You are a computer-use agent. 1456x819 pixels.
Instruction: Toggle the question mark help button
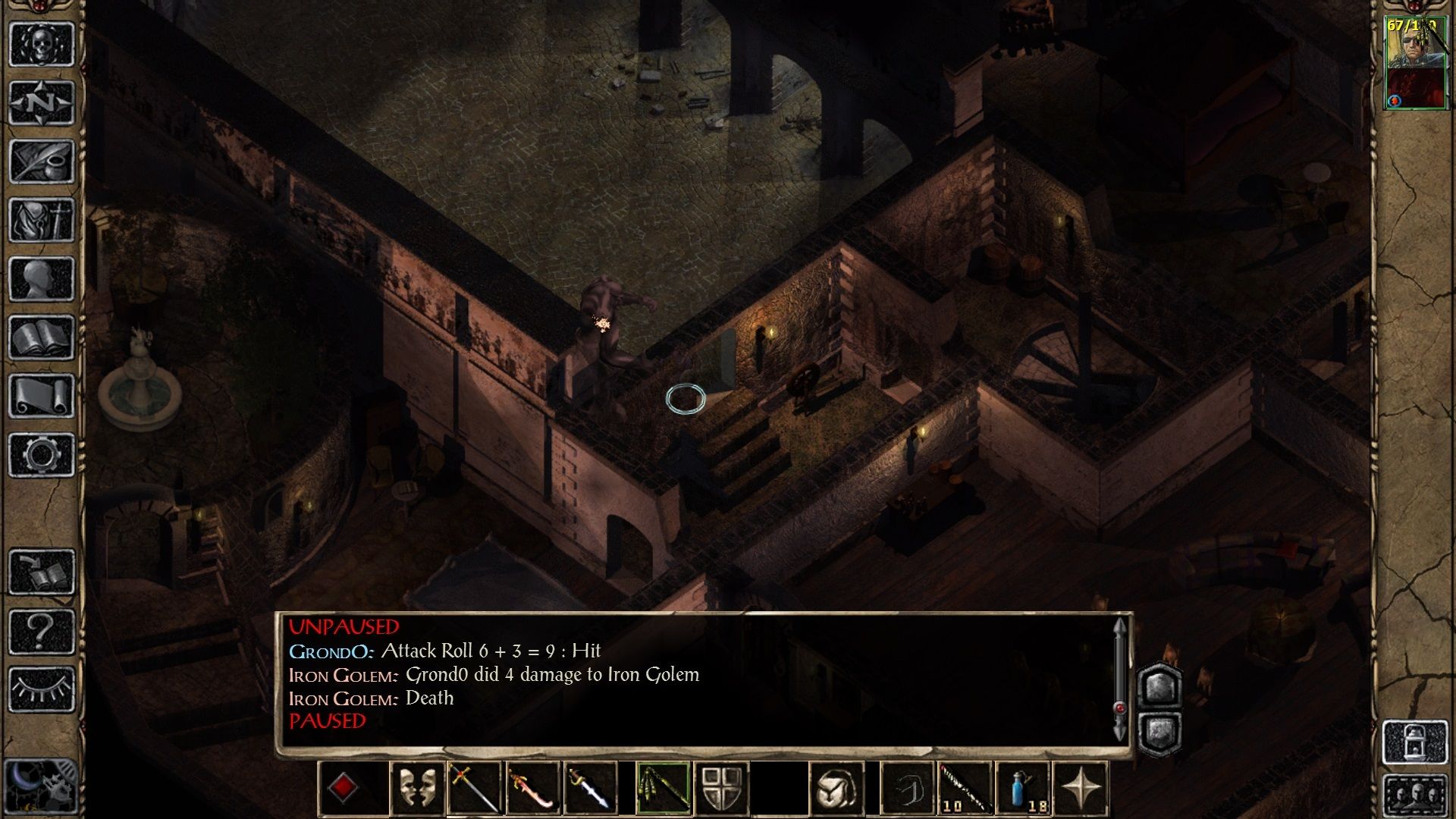(42, 630)
